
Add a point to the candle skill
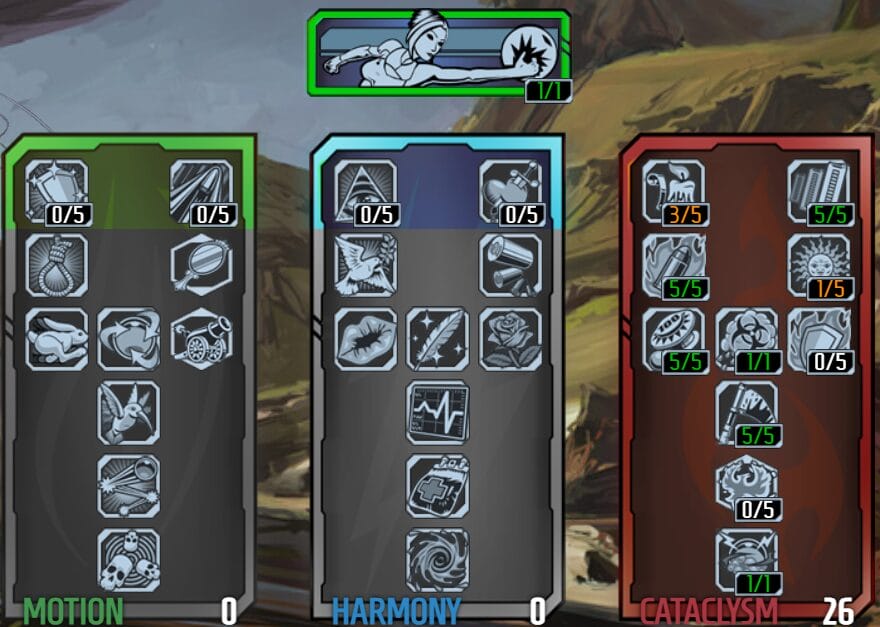tap(673, 190)
